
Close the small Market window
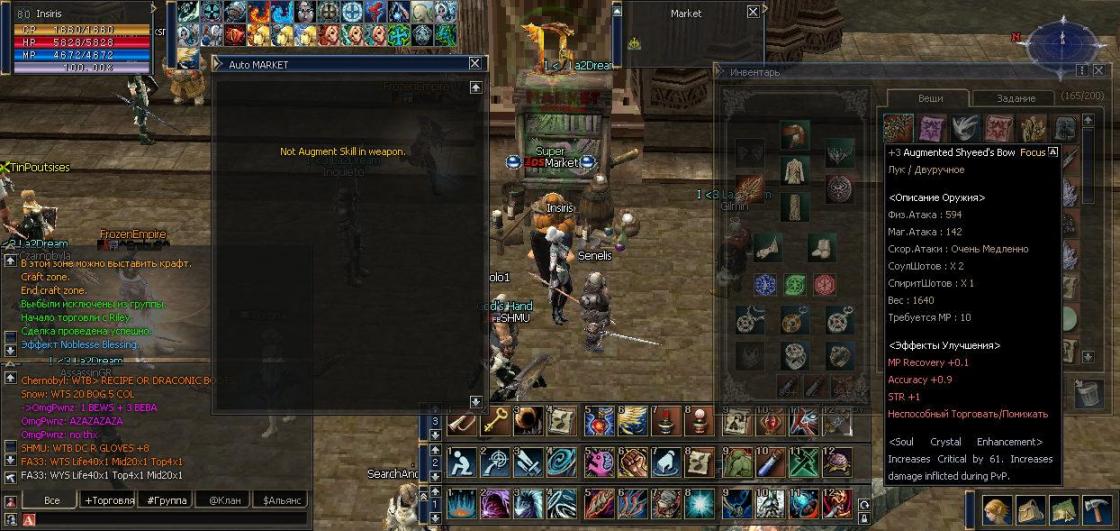pos(752,13)
